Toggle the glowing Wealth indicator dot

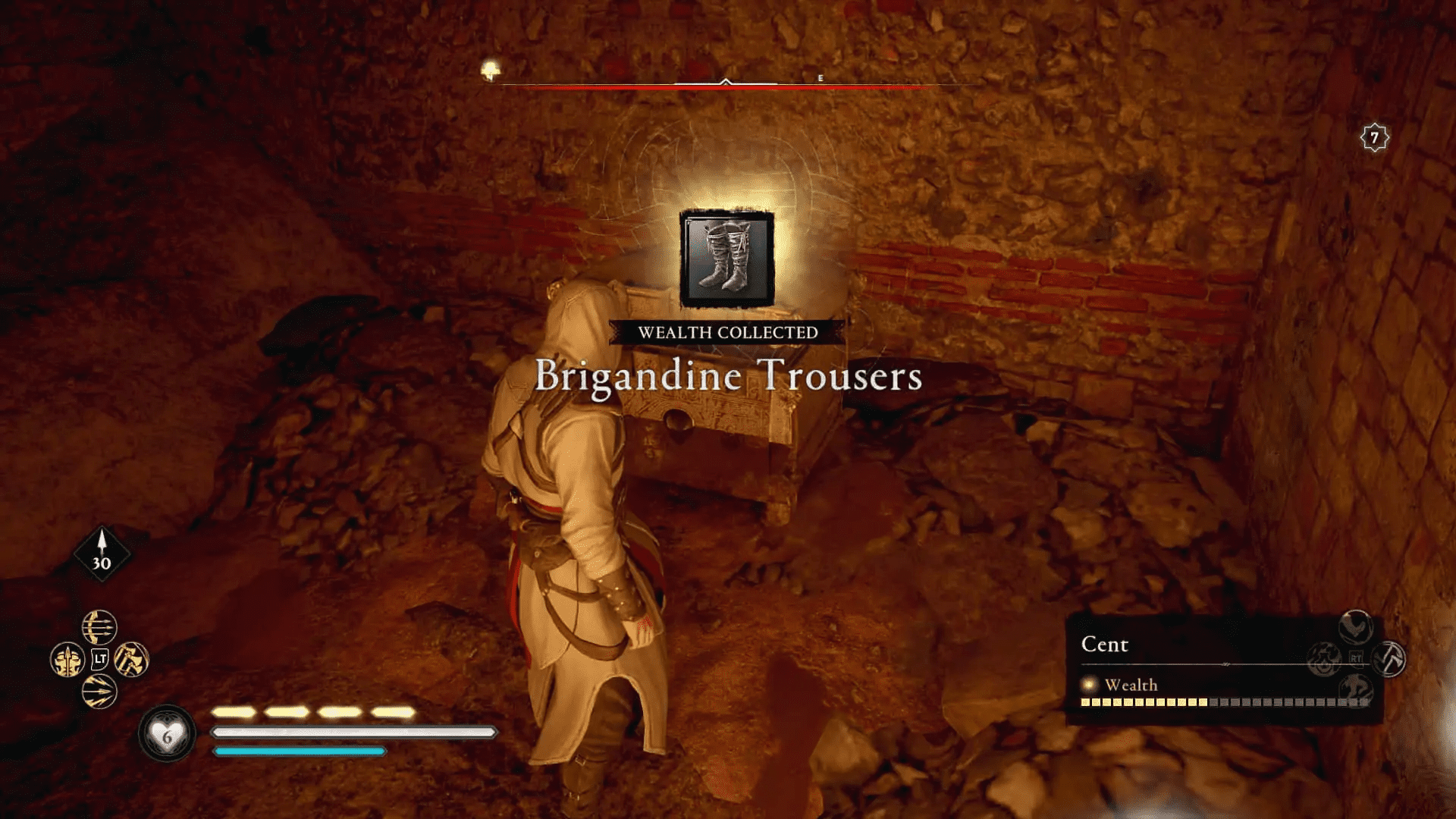(1090, 684)
